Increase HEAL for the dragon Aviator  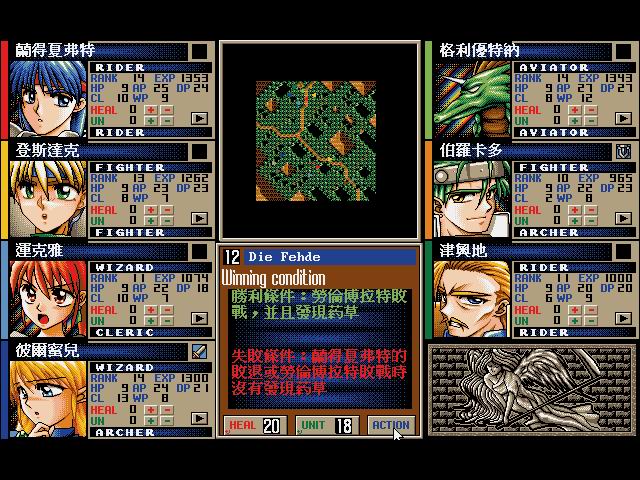tap(576, 109)
